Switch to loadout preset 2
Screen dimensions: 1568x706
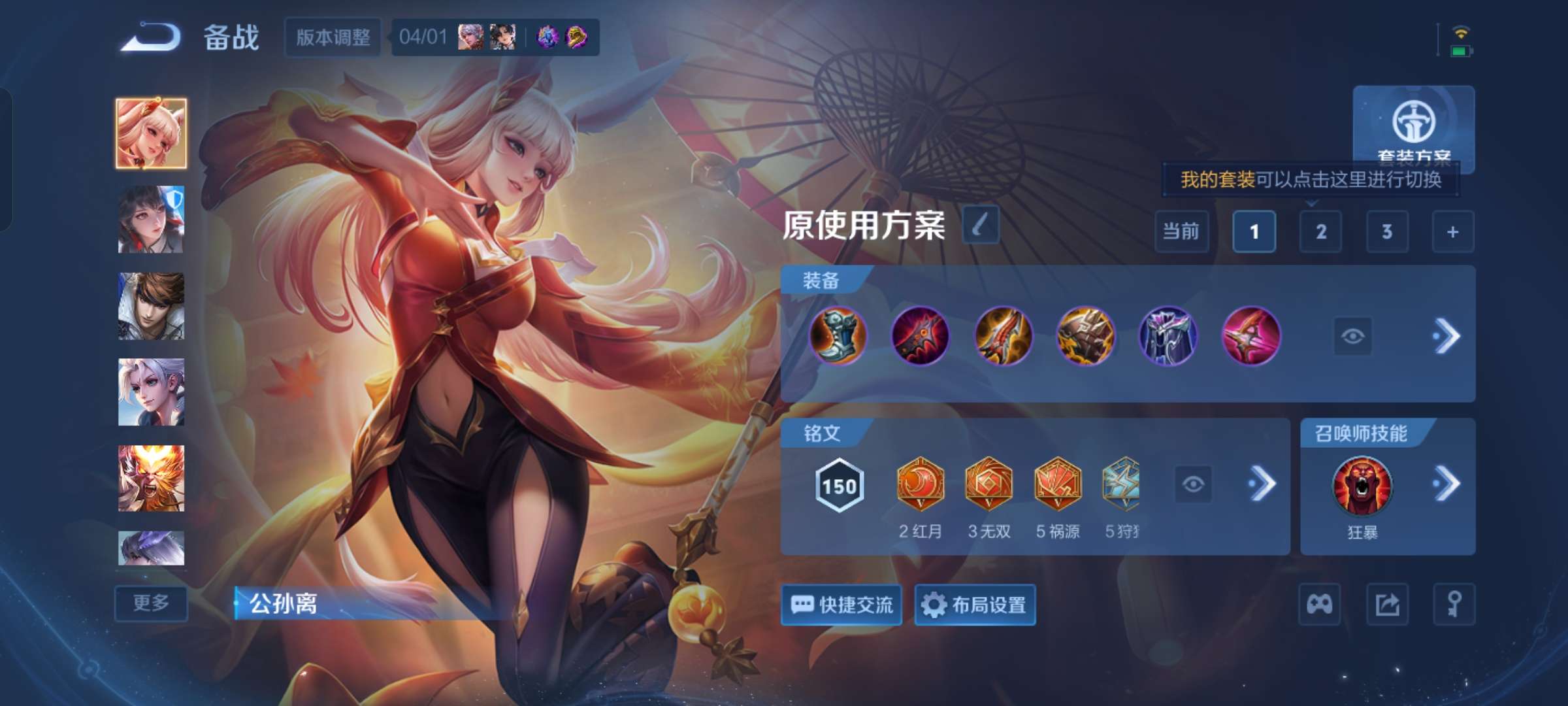[x=1320, y=232]
